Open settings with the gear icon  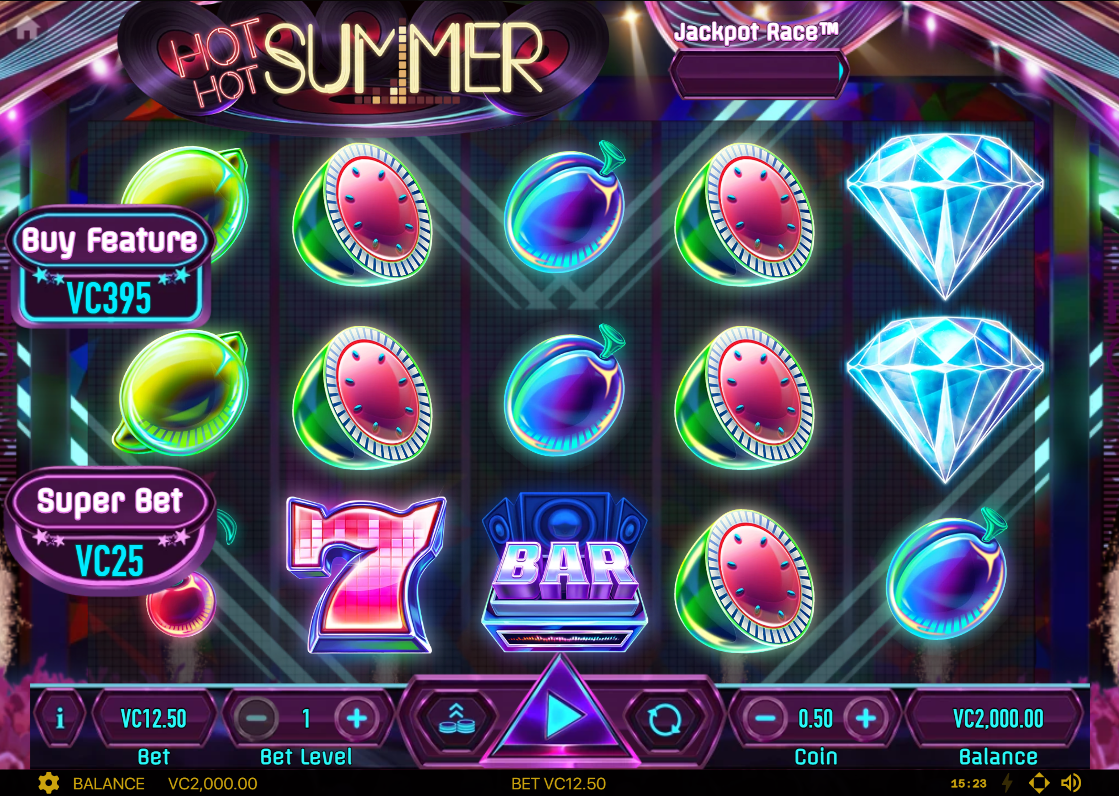tap(47, 783)
